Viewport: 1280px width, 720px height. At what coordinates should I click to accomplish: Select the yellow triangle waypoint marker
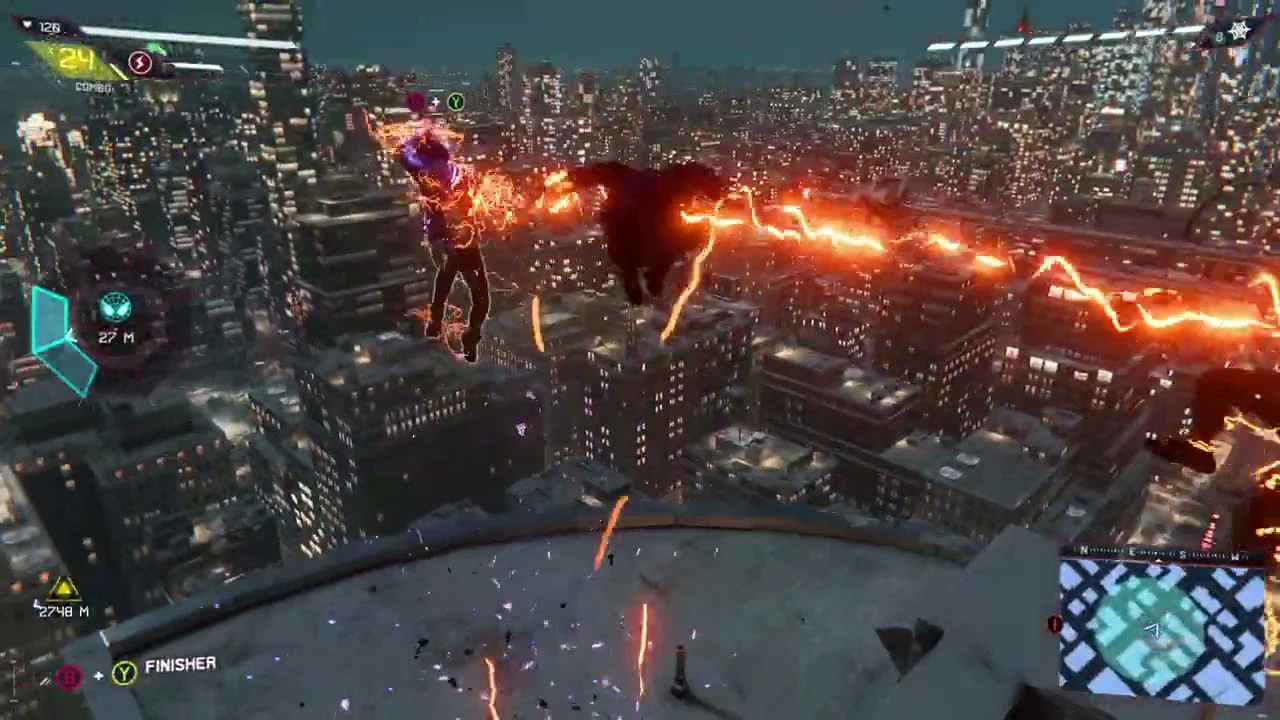click(63, 588)
